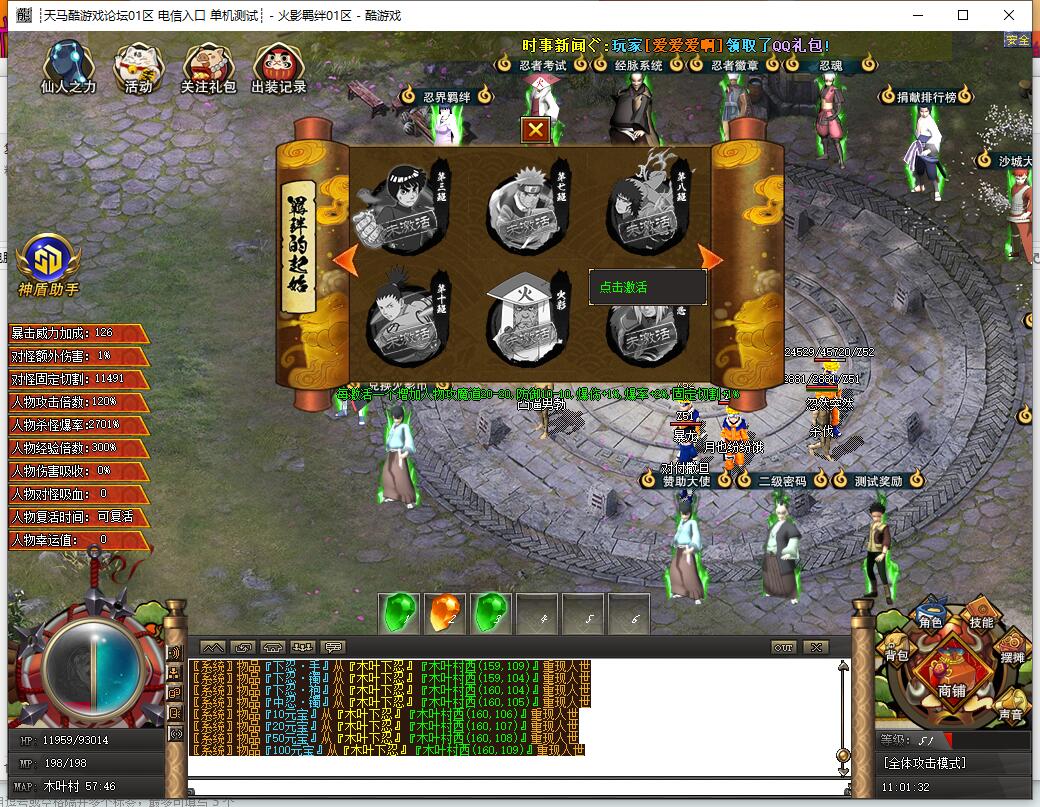The image size is (1040, 807).
Task: Go to the next scroll page arrow
Action: (x=711, y=259)
